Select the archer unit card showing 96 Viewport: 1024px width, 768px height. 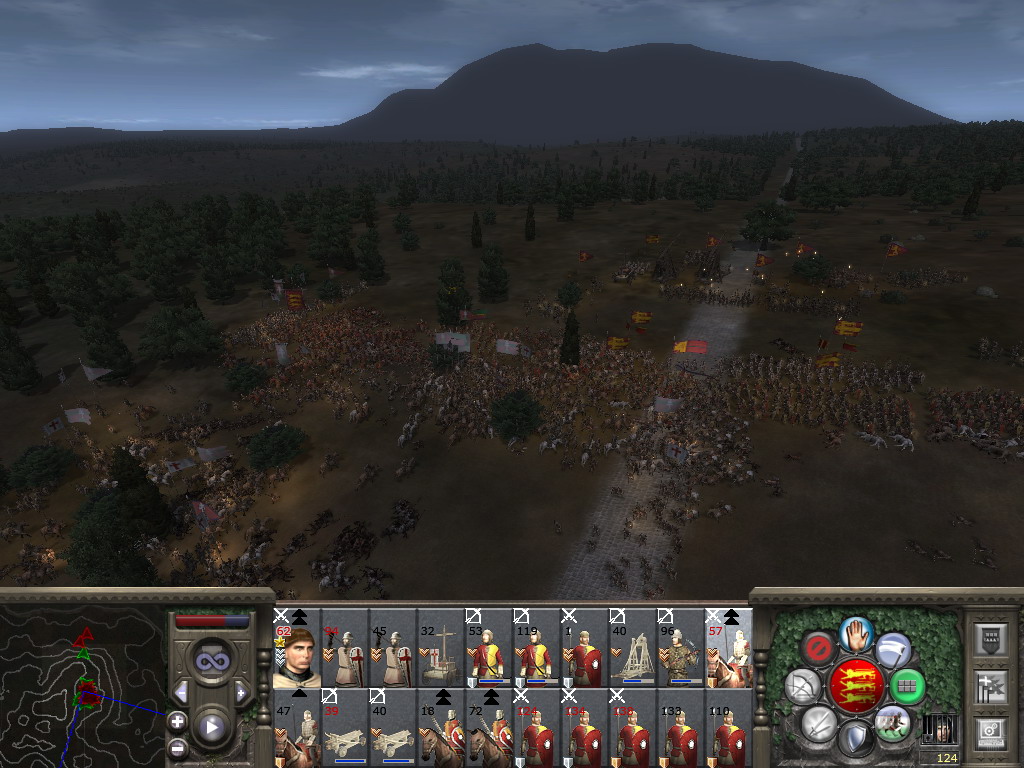click(x=681, y=650)
